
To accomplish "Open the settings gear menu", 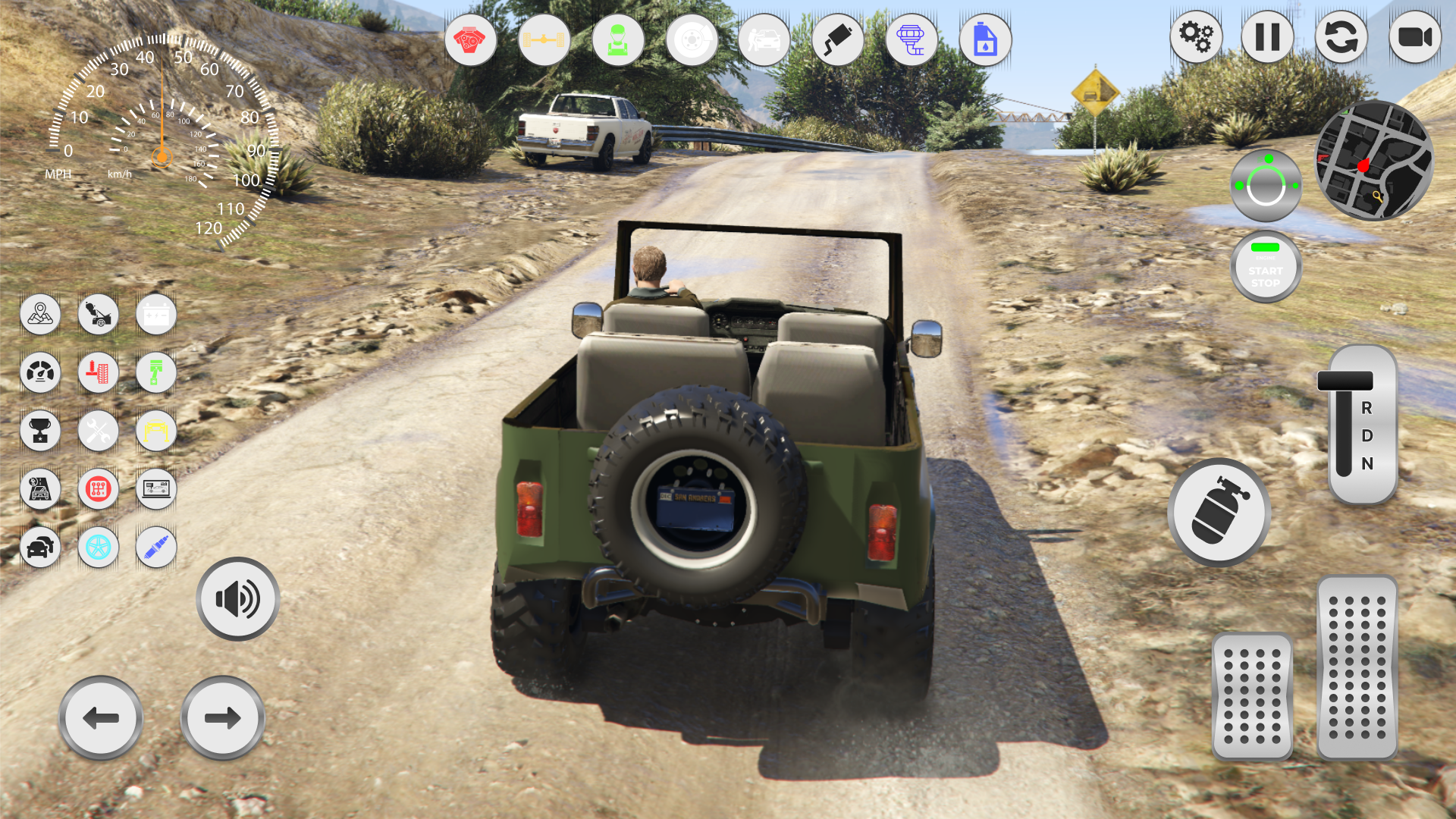I will pyautogui.click(x=1196, y=36).
